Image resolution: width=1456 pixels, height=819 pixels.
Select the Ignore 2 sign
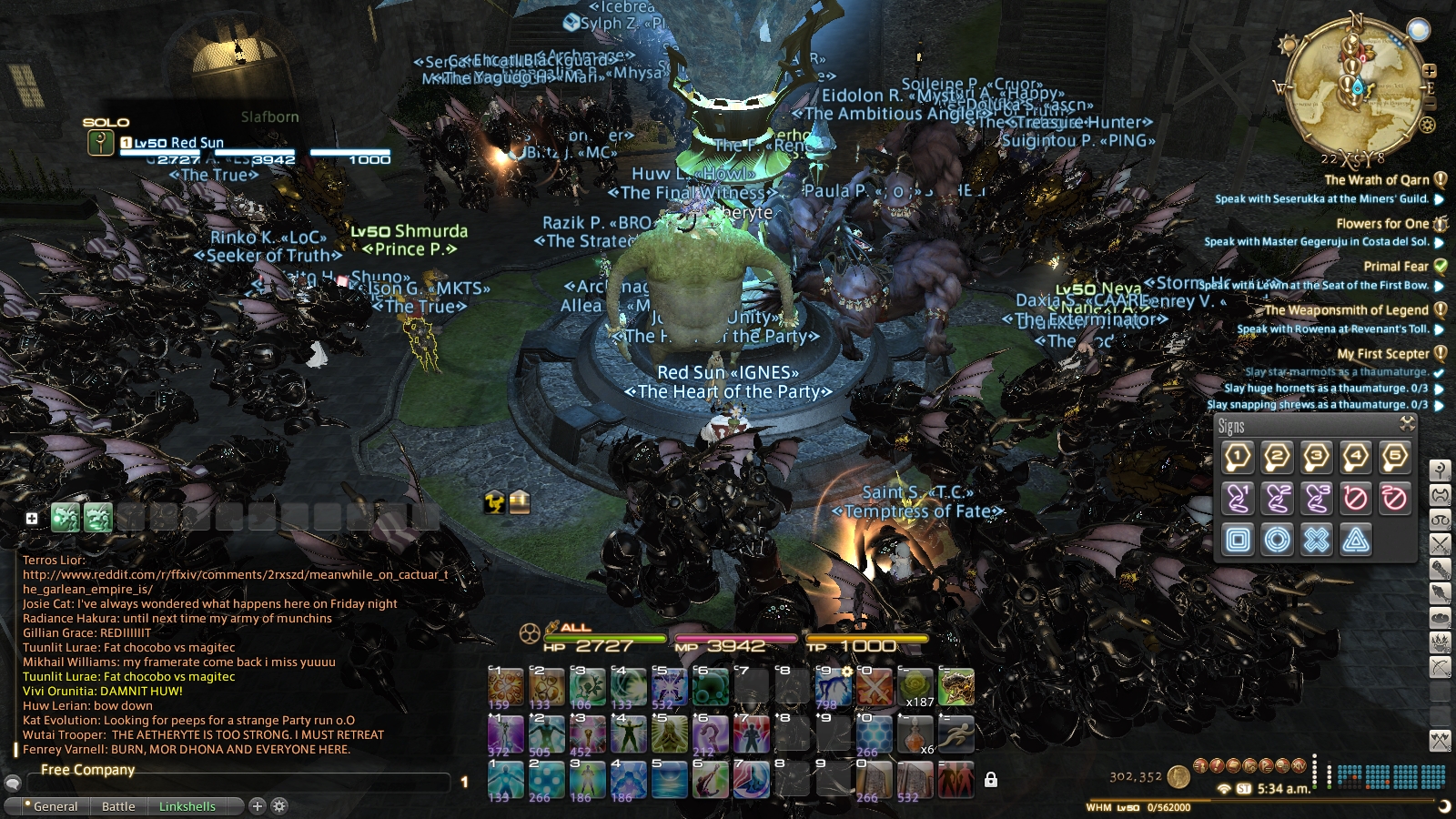point(1395,498)
